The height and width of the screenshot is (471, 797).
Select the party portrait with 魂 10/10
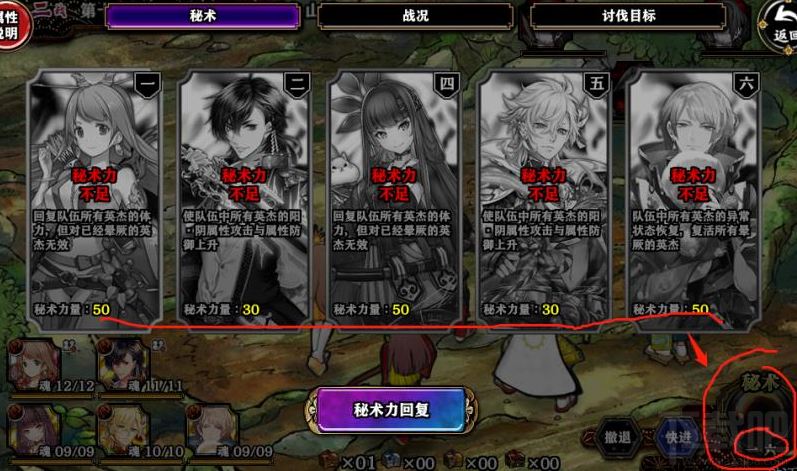pyautogui.click(x=123, y=427)
